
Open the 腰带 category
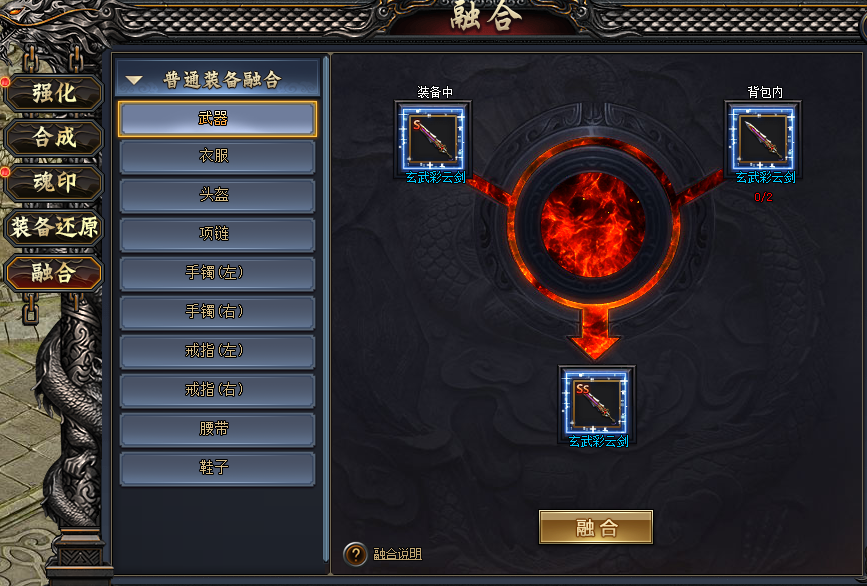coord(217,429)
